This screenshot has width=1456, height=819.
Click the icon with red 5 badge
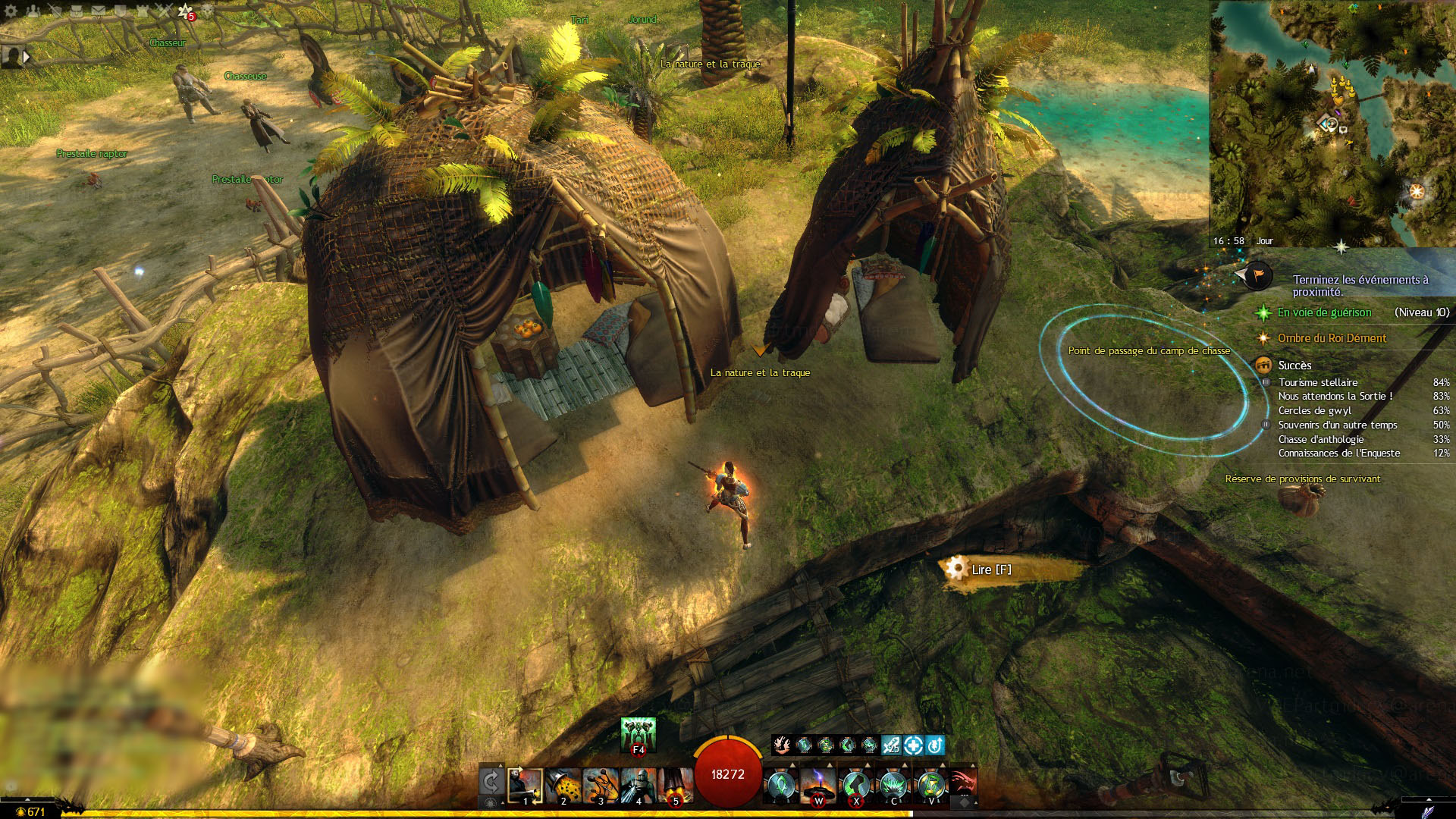coord(186,11)
